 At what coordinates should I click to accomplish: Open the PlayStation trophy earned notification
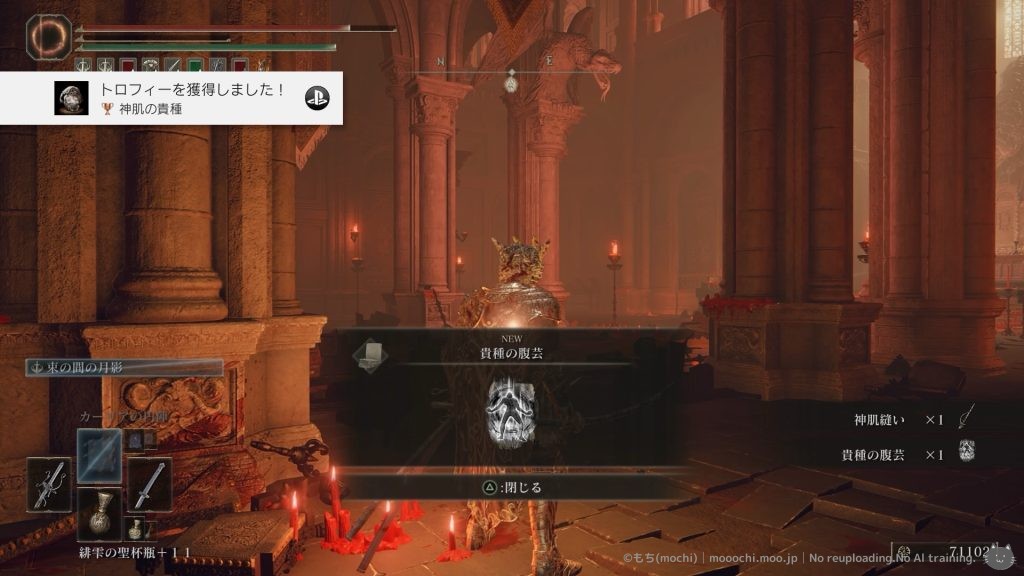coord(190,97)
